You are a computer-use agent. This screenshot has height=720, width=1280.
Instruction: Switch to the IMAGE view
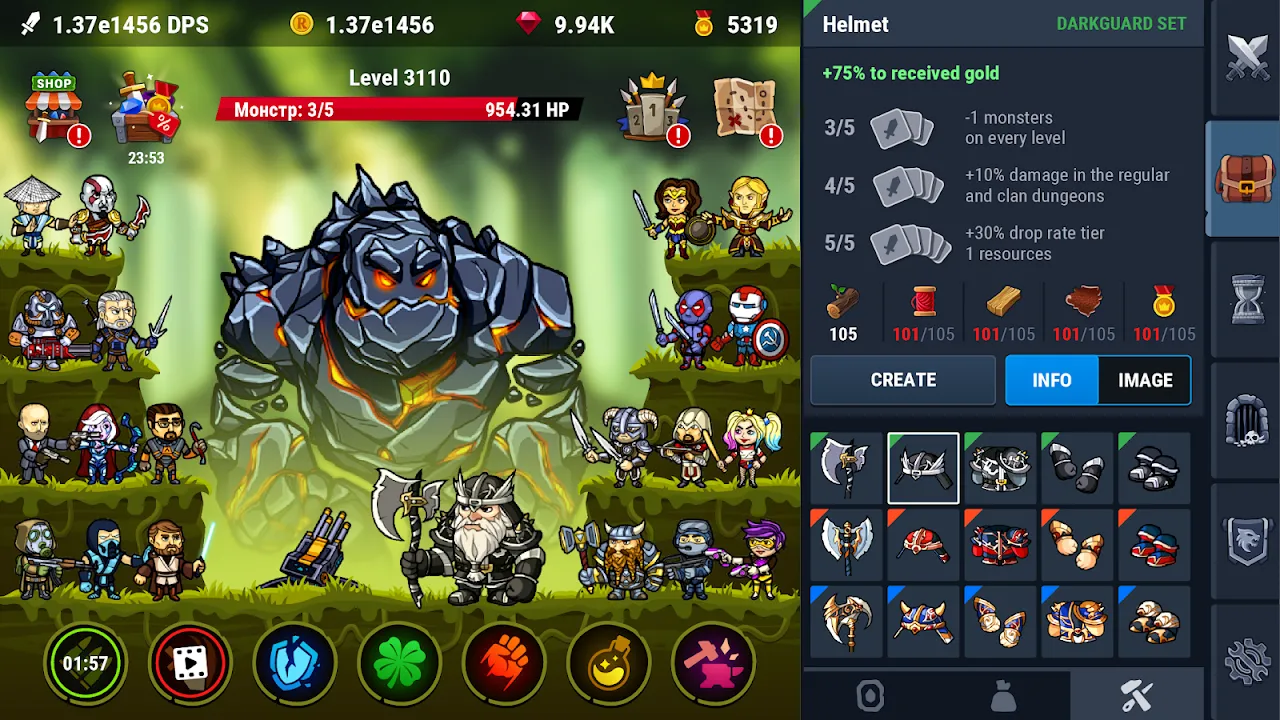[x=1145, y=380]
